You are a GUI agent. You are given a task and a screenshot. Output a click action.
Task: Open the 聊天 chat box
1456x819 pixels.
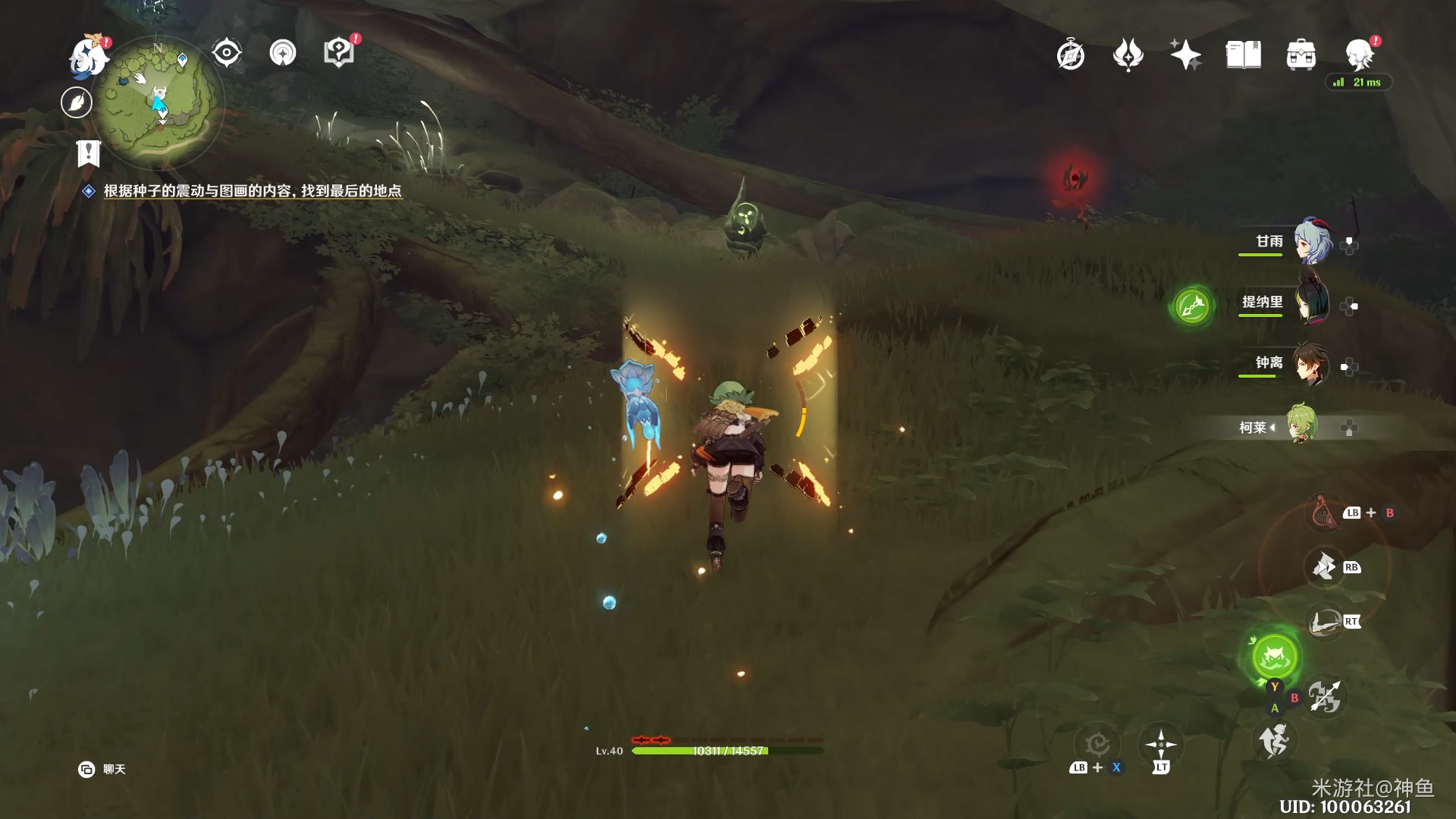pyautogui.click(x=102, y=769)
